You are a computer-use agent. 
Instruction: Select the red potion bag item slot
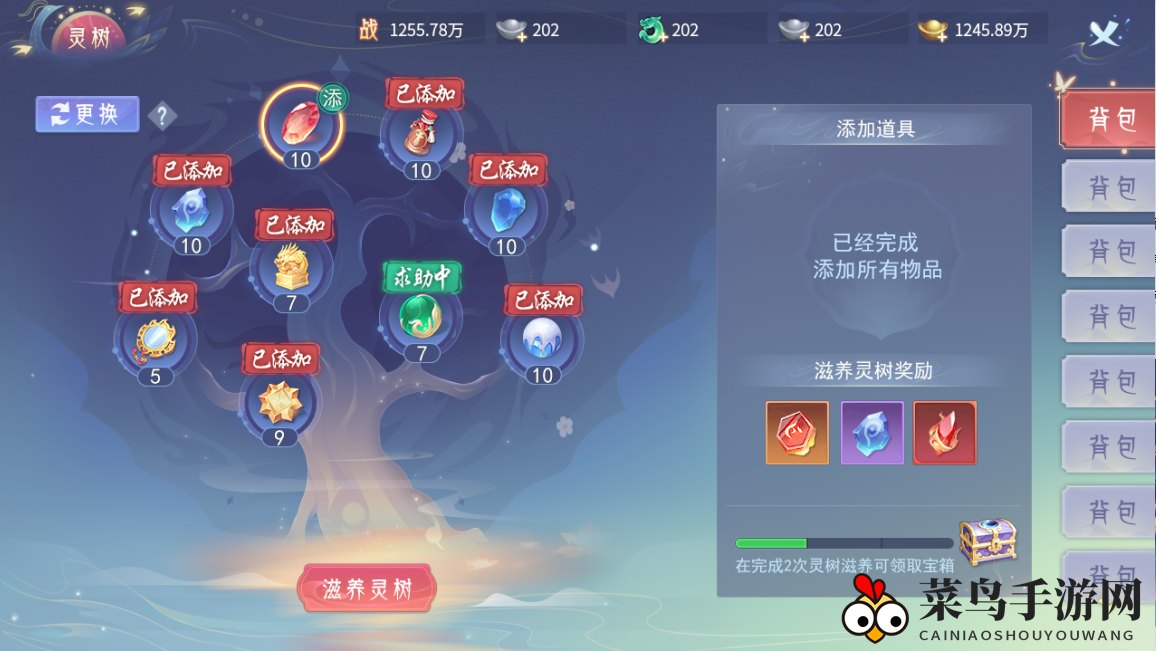[x=421, y=135]
